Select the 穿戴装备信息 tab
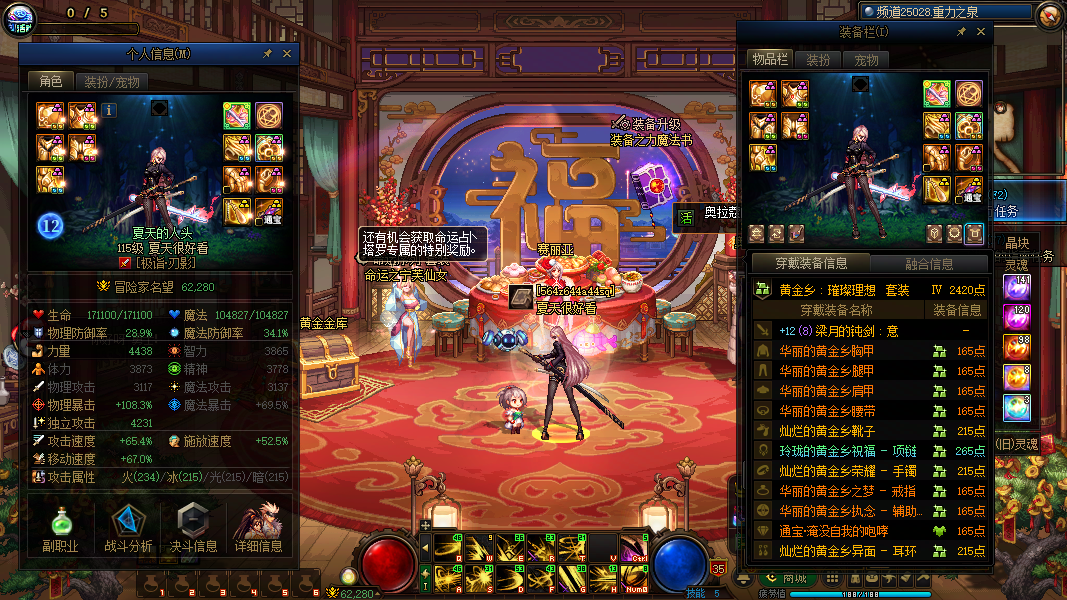1067x600 pixels. coord(813,264)
